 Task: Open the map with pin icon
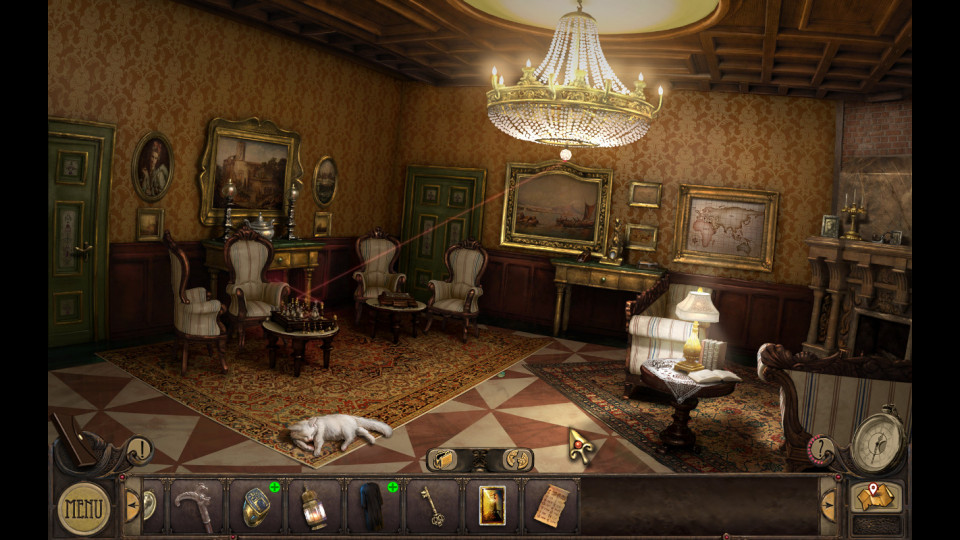tap(875, 495)
